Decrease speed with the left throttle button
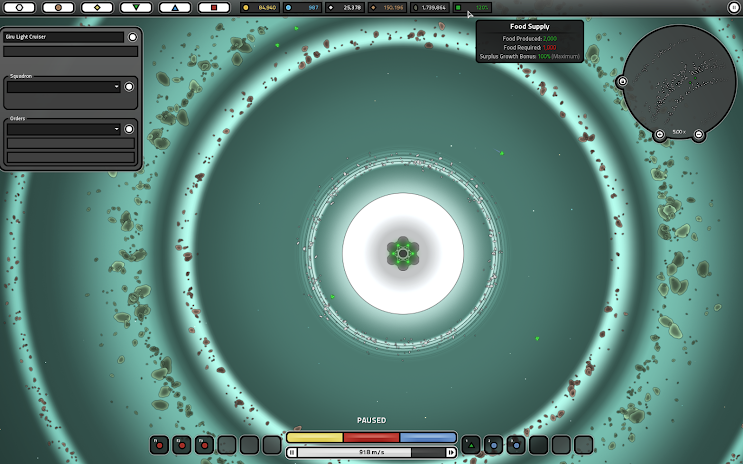This screenshot has height=464, width=743. (292, 452)
